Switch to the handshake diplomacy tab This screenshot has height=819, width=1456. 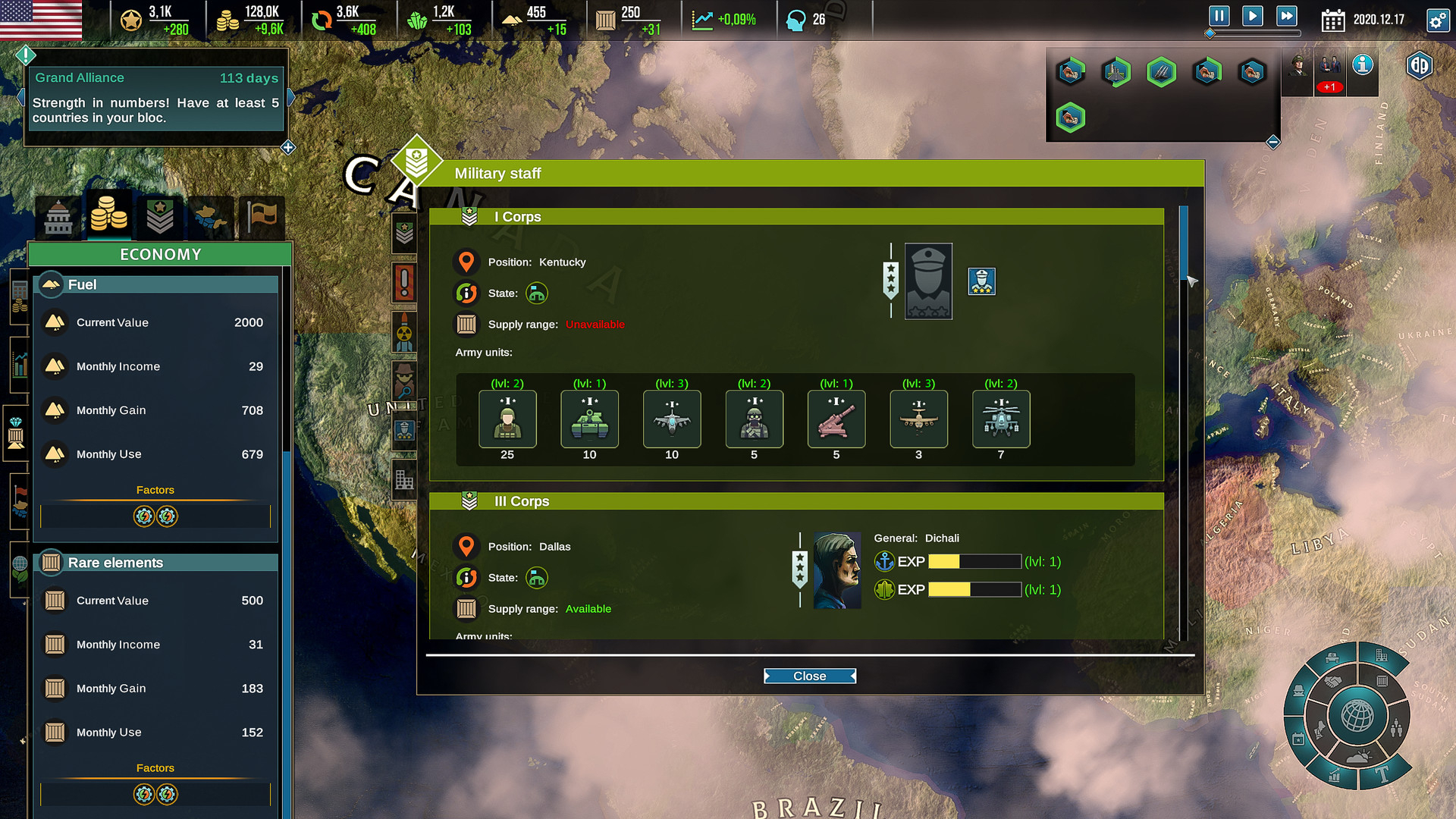coord(210,218)
